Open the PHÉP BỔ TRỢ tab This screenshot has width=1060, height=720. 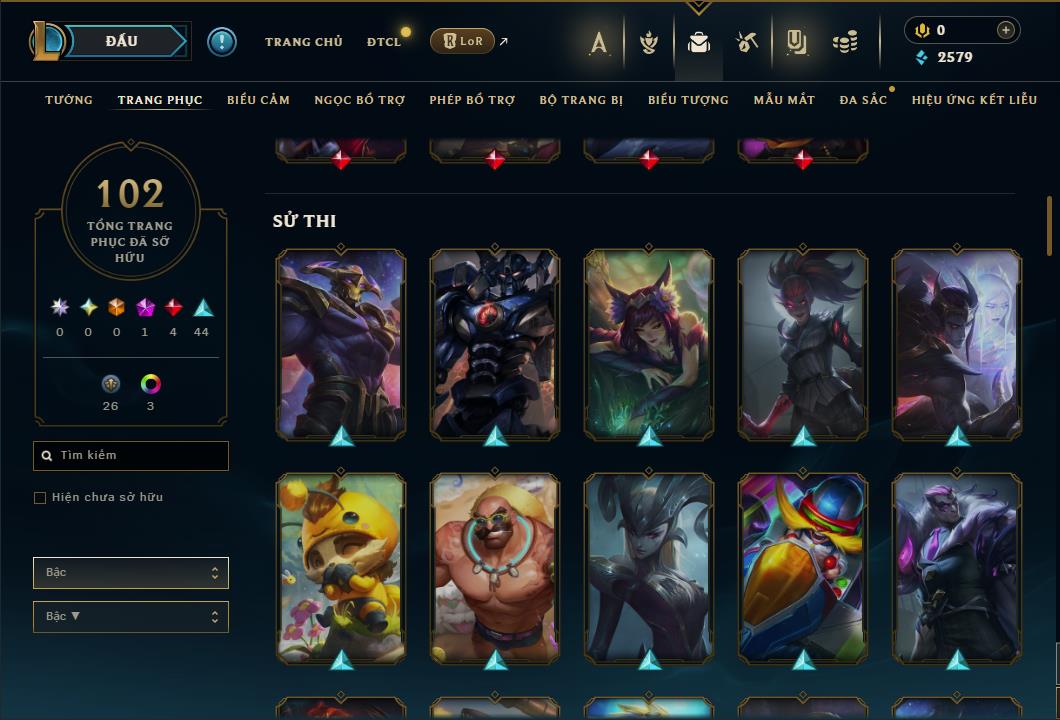coord(472,100)
